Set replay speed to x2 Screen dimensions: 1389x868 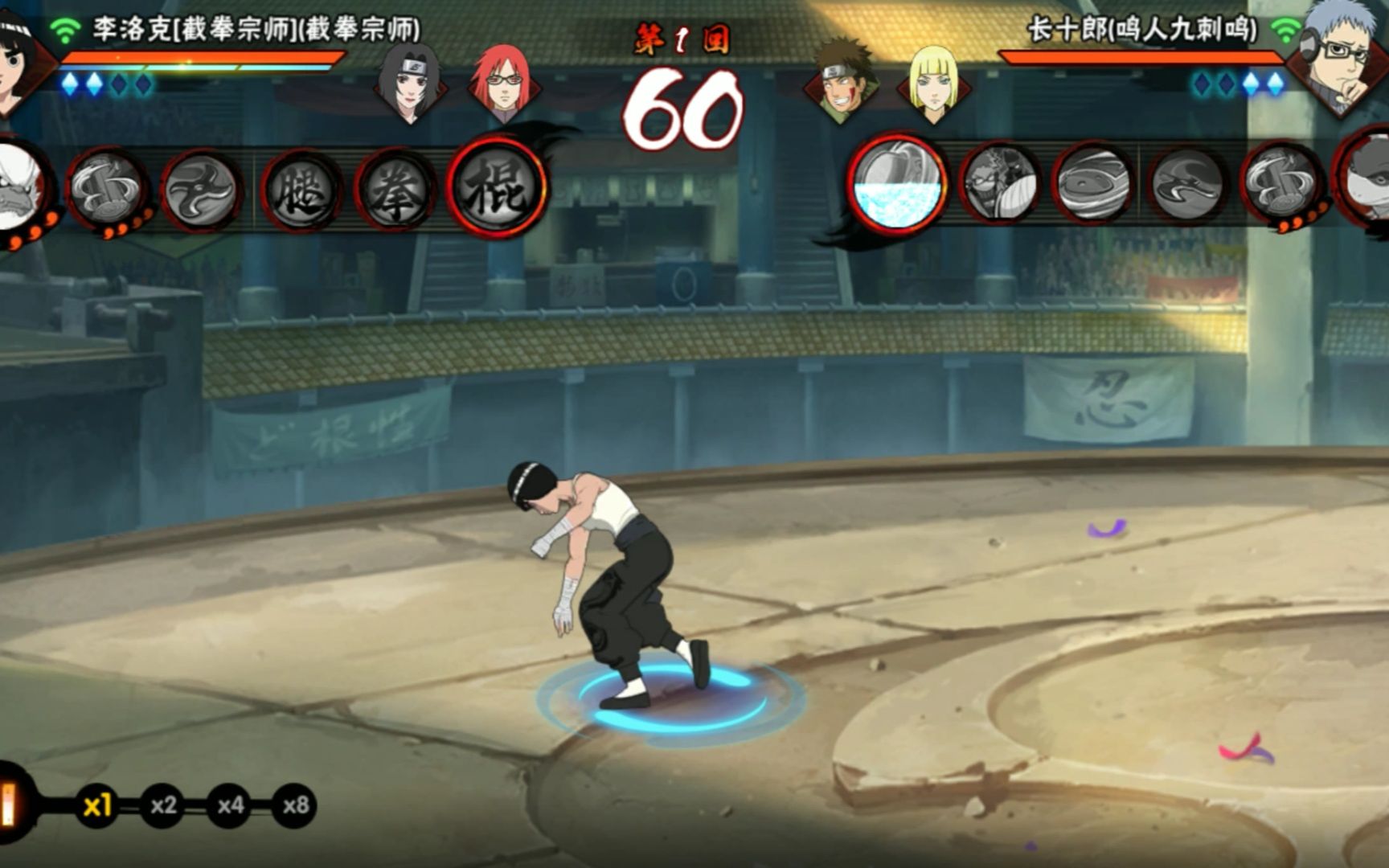click(164, 805)
